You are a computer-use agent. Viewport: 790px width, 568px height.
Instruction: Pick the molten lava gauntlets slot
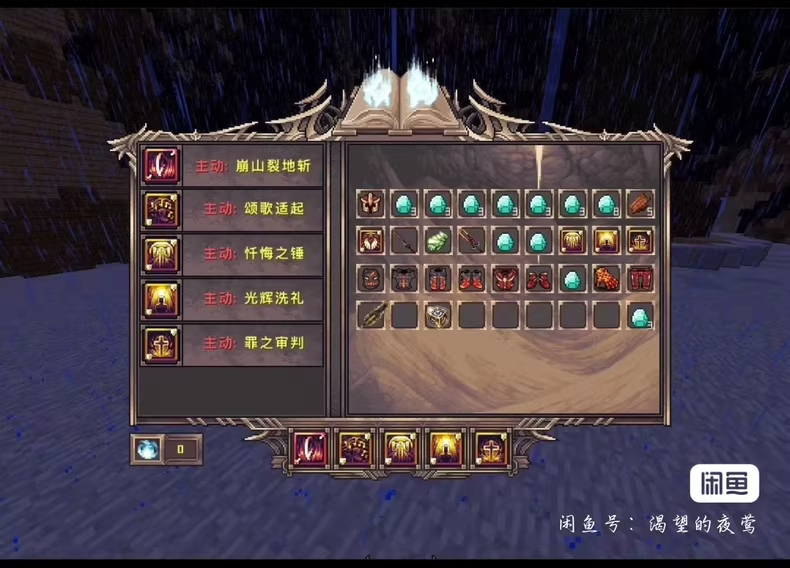click(x=606, y=279)
